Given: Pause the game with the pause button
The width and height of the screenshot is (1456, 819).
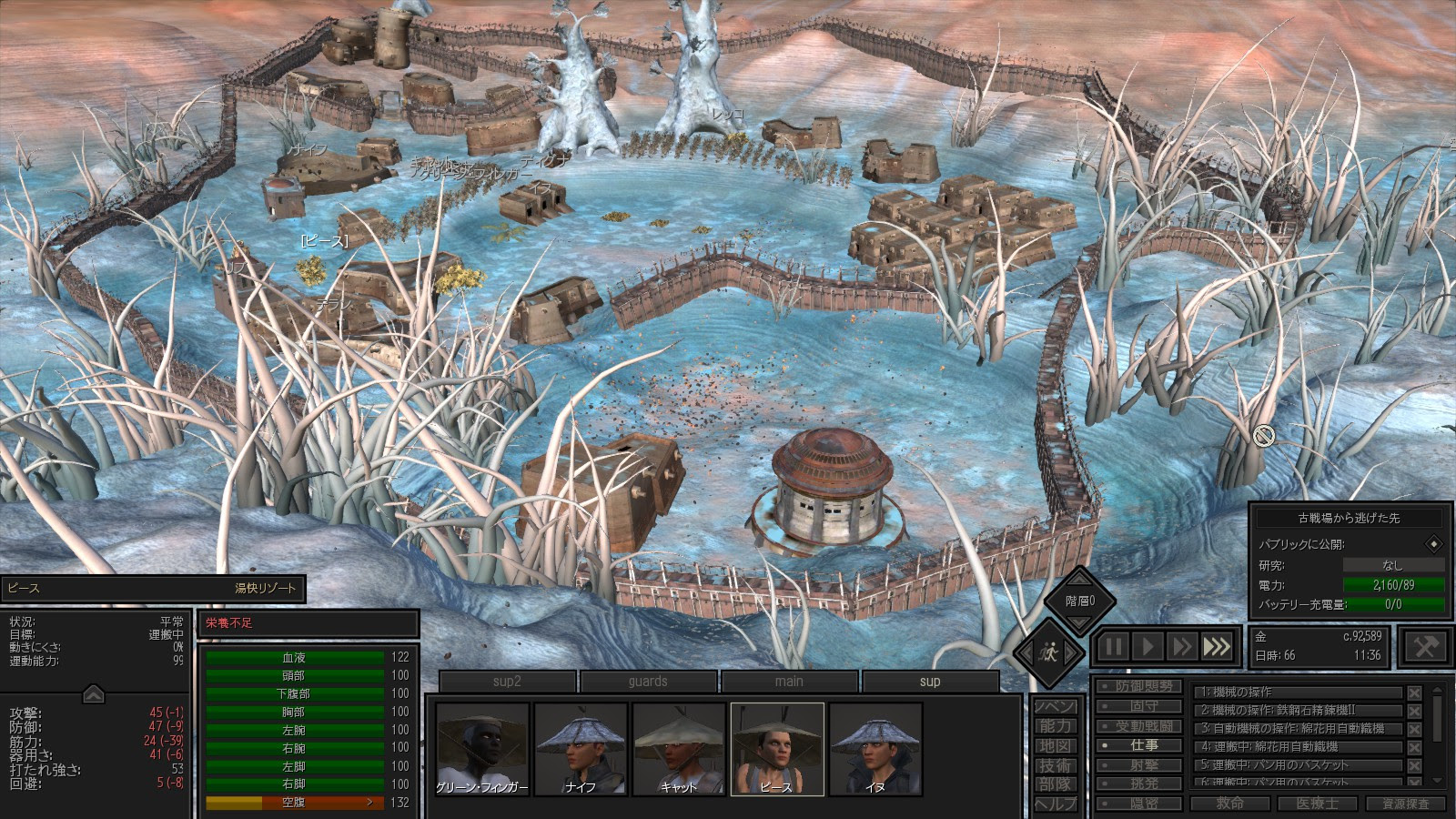Looking at the screenshot, I should 1112,646.
